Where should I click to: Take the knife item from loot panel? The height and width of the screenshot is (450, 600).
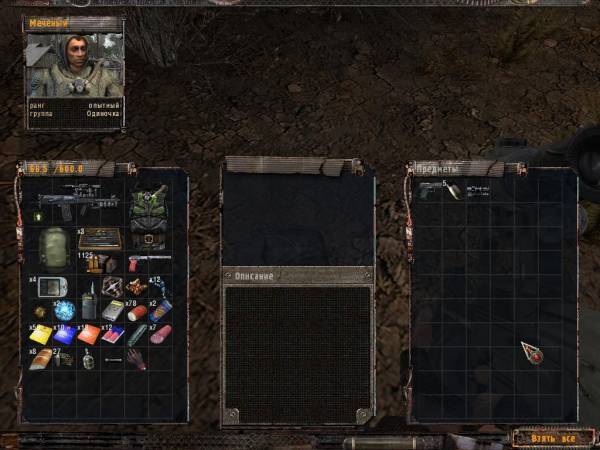(453, 191)
